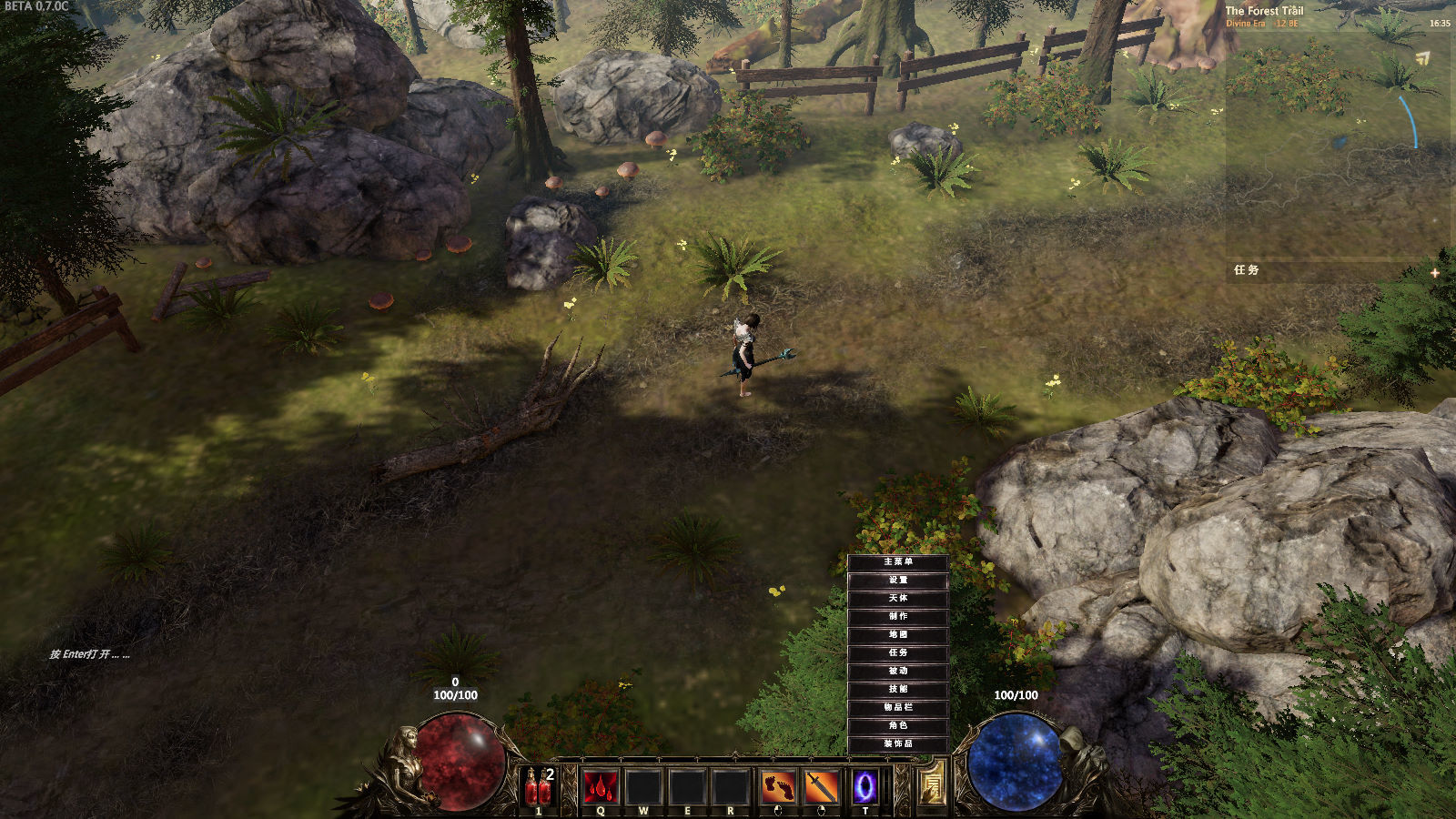
Task: Expand the 任务 quest tracker plus button
Action: click(1434, 272)
